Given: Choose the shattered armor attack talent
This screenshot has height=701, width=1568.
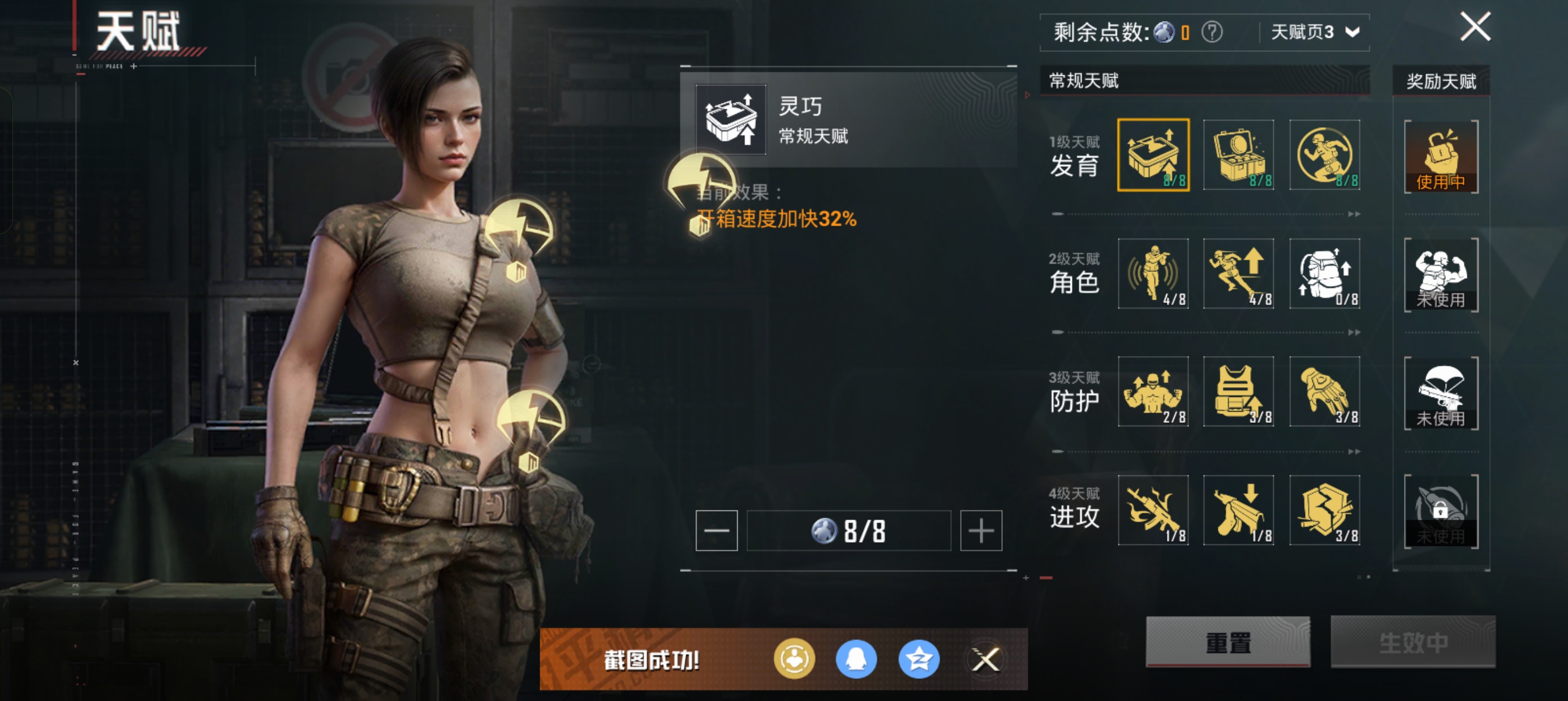Looking at the screenshot, I should coord(1325,510).
